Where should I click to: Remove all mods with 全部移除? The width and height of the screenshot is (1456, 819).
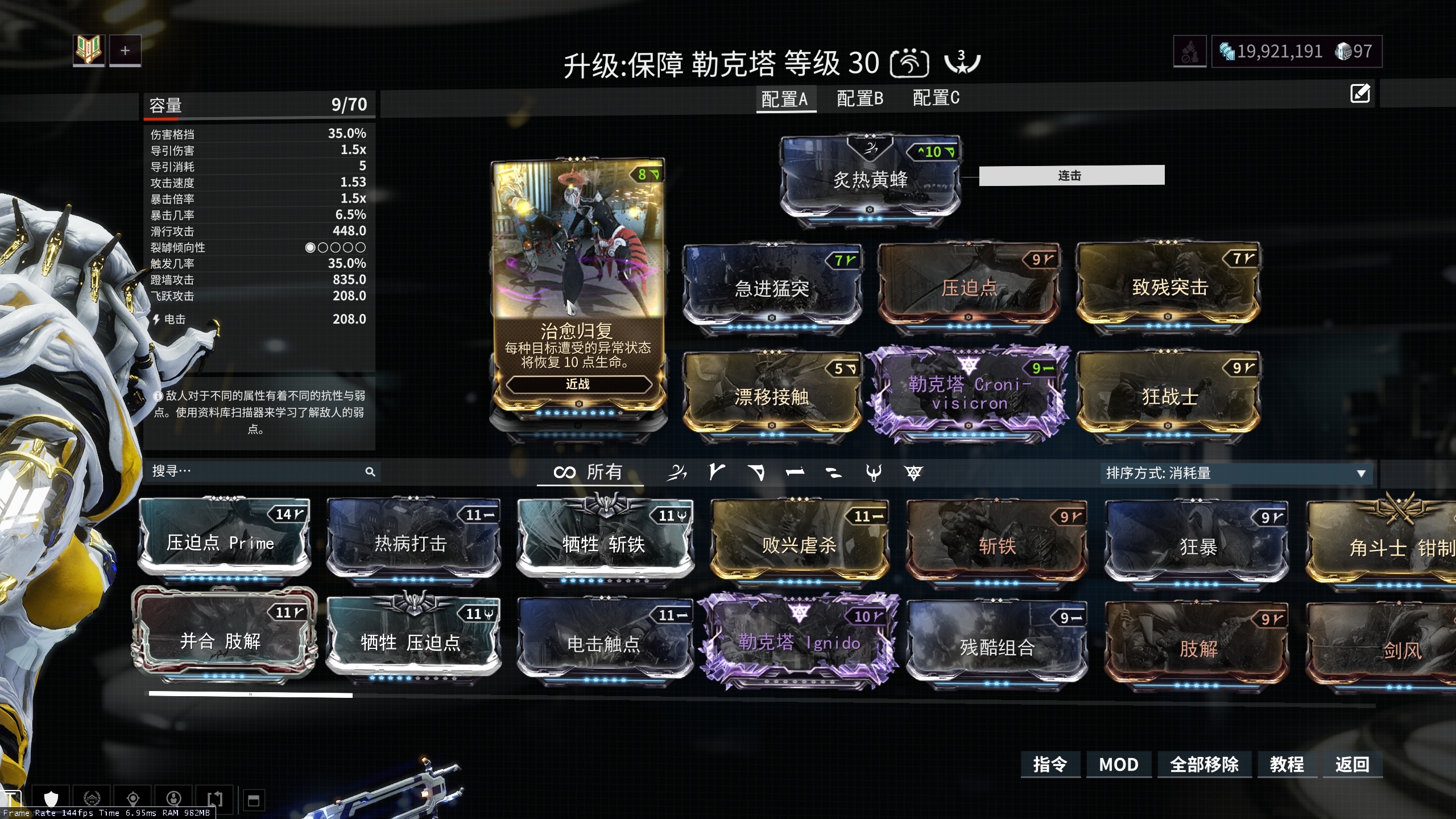pyautogui.click(x=1204, y=764)
